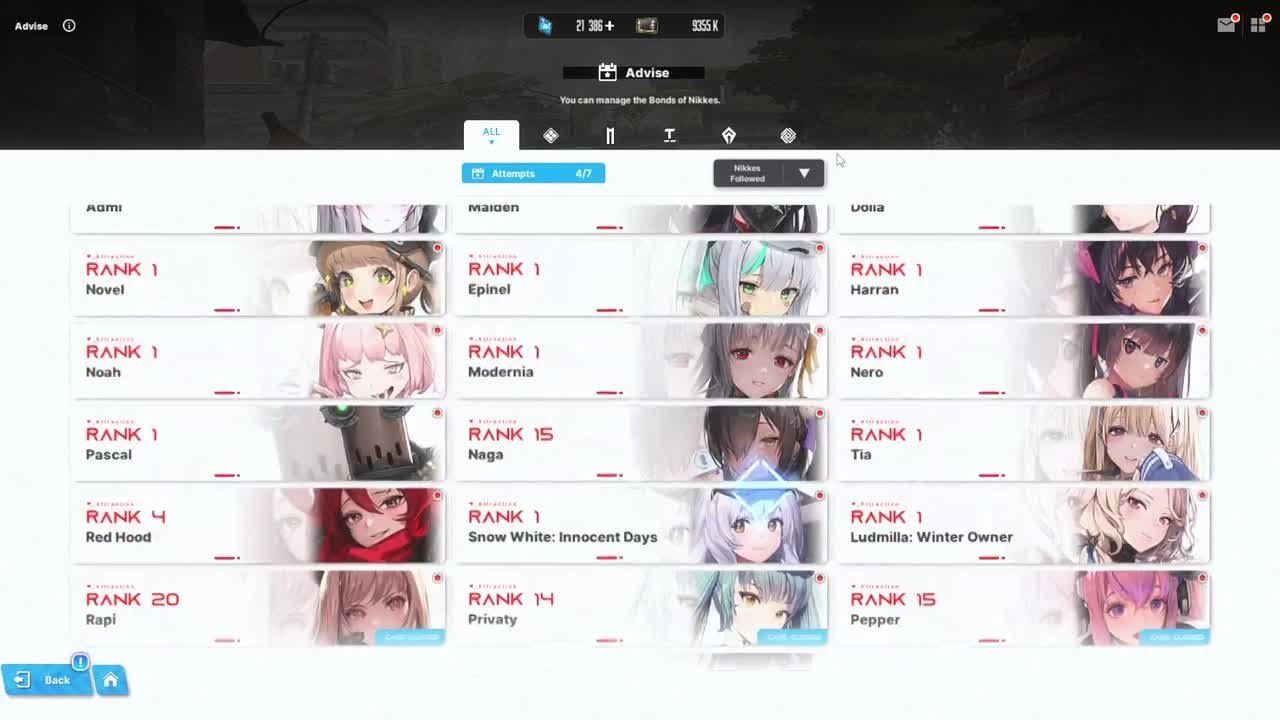This screenshot has height=720, width=1280.
Task: Filter Nikkes by the Tetra manufacturer icon
Action: pos(670,135)
